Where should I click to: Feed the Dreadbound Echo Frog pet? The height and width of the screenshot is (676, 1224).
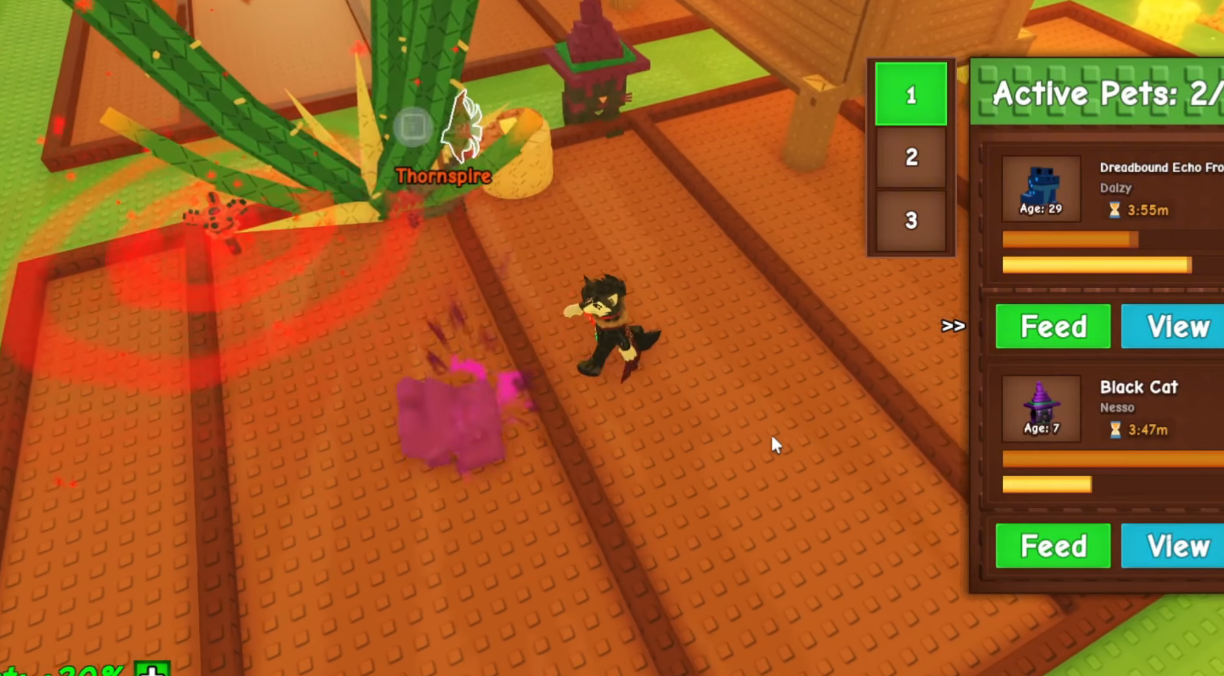point(1053,327)
